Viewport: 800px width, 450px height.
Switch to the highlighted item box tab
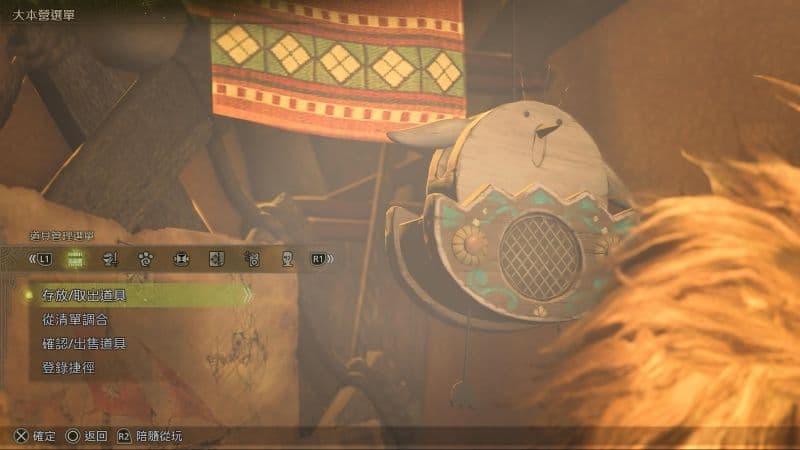click(x=75, y=259)
